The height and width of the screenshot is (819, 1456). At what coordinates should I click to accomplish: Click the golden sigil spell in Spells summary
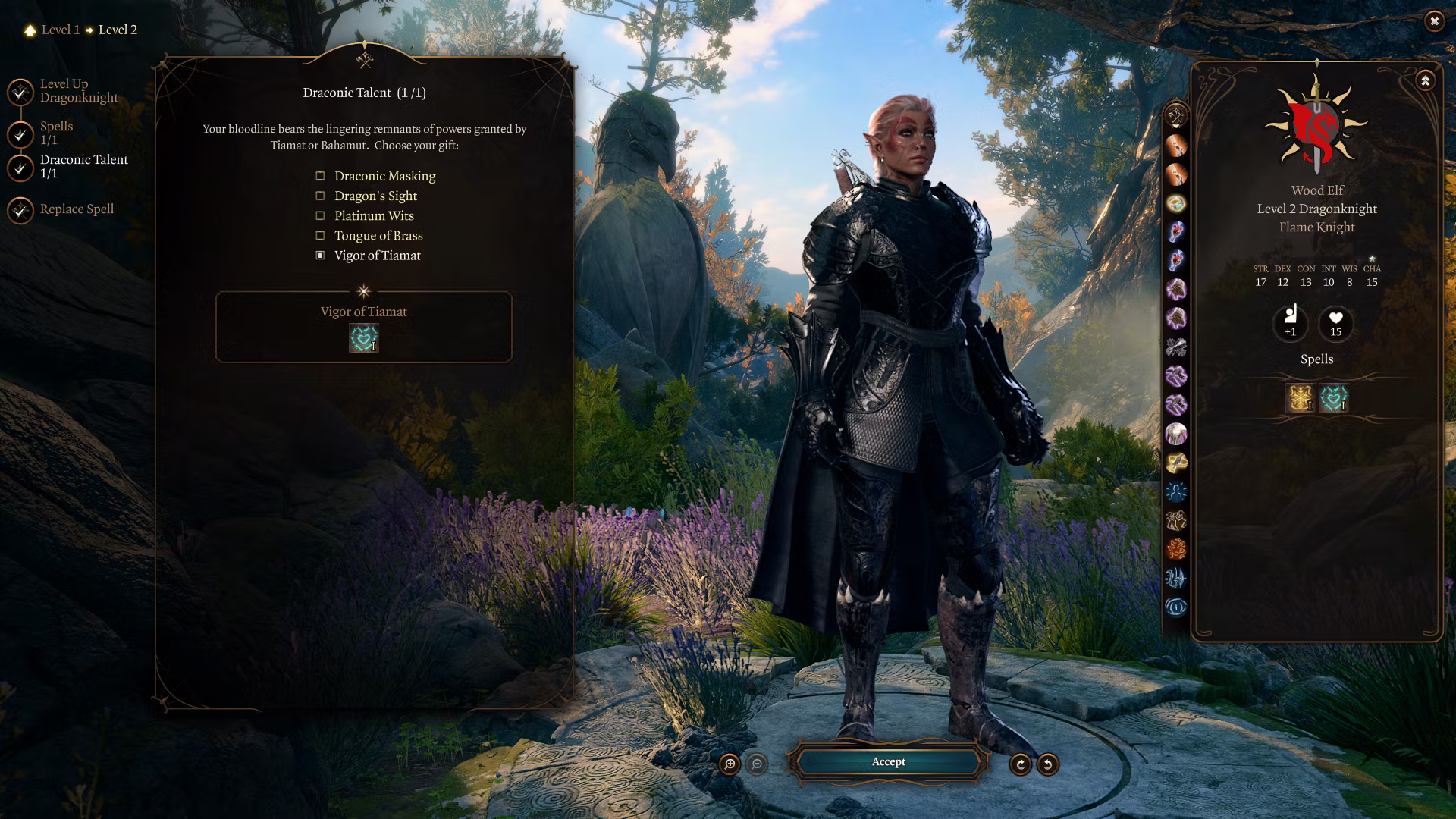tap(1300, 398)
